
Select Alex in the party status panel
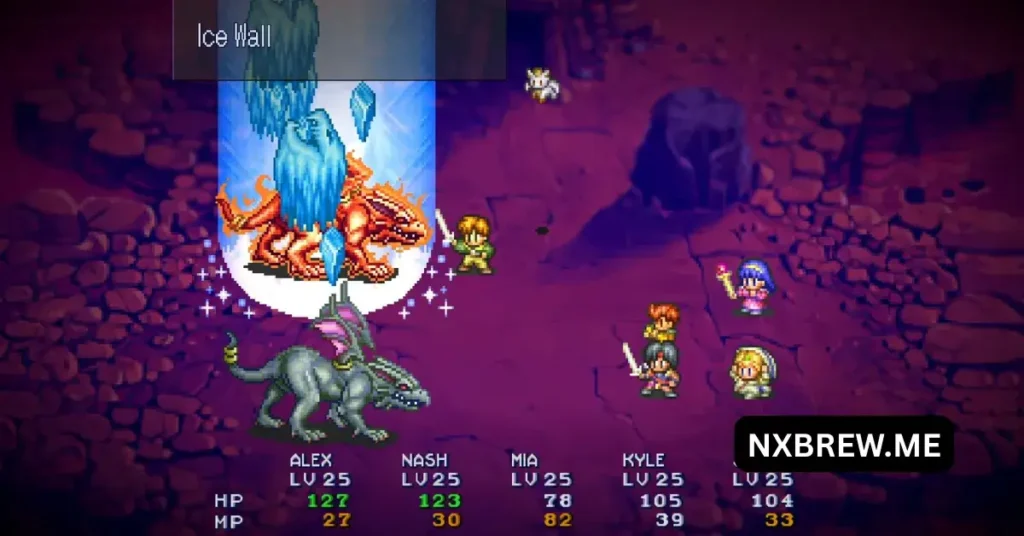click(x=310, y=461)
